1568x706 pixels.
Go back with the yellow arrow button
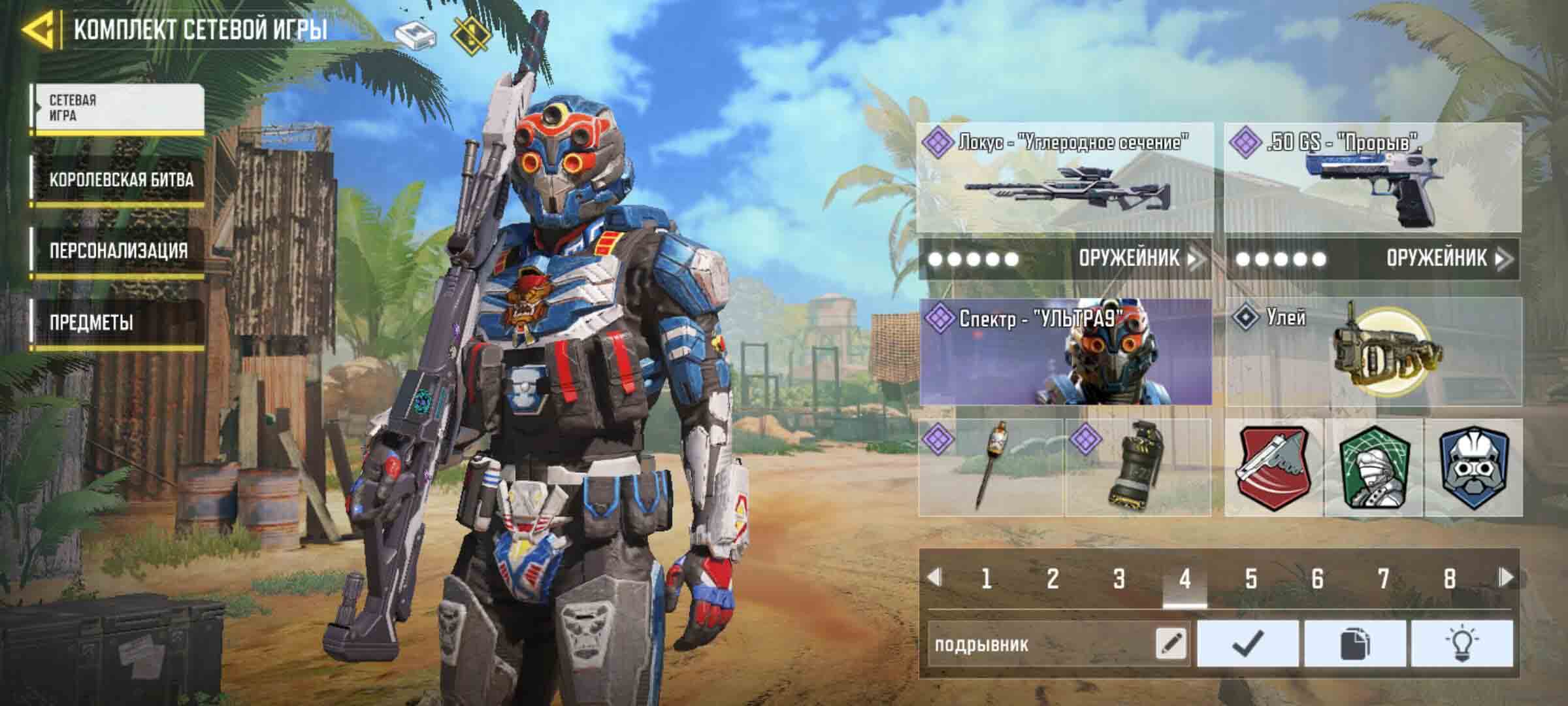point(38,30)
